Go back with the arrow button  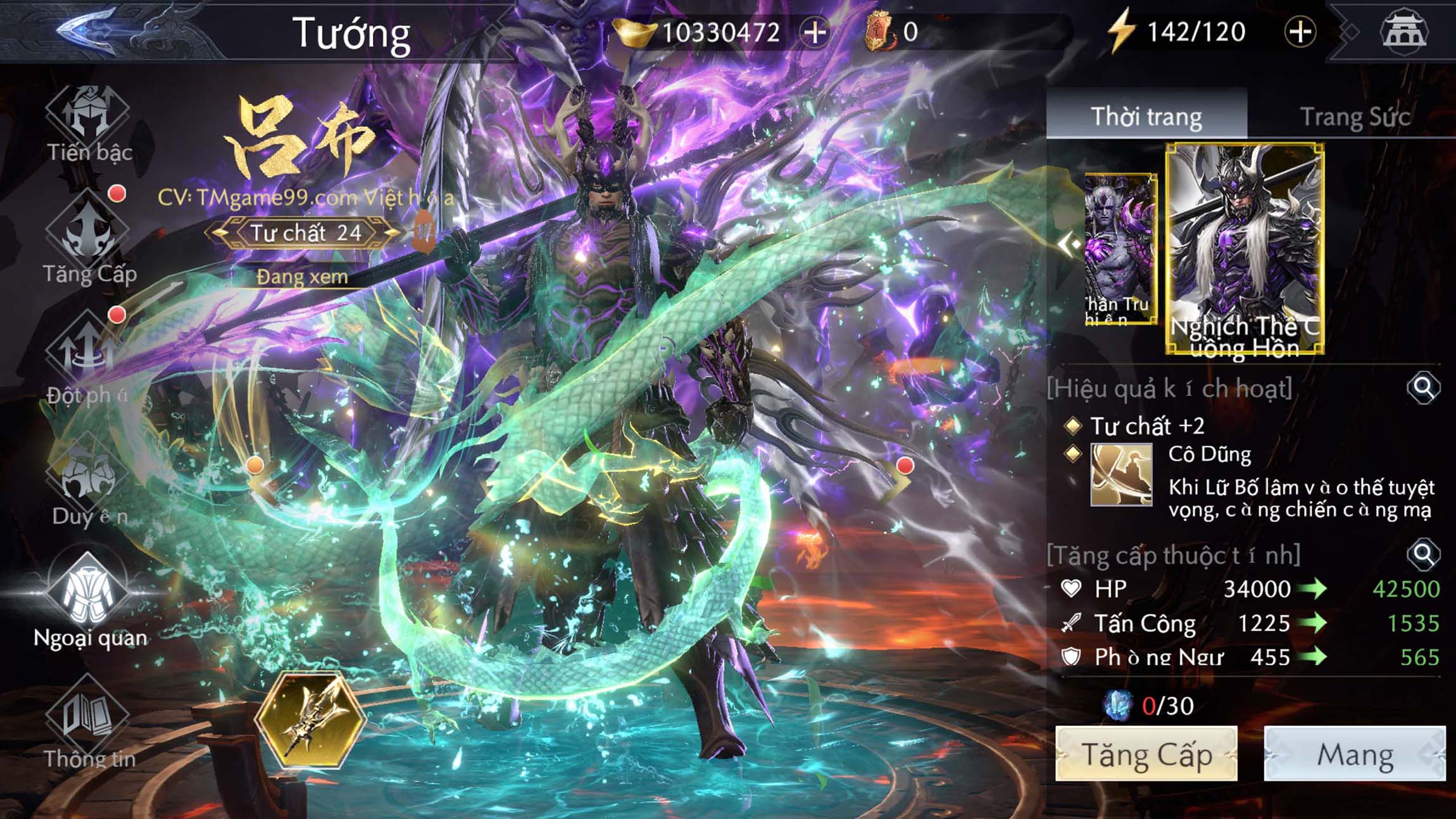pyautogui.click(x=89, y=30)
